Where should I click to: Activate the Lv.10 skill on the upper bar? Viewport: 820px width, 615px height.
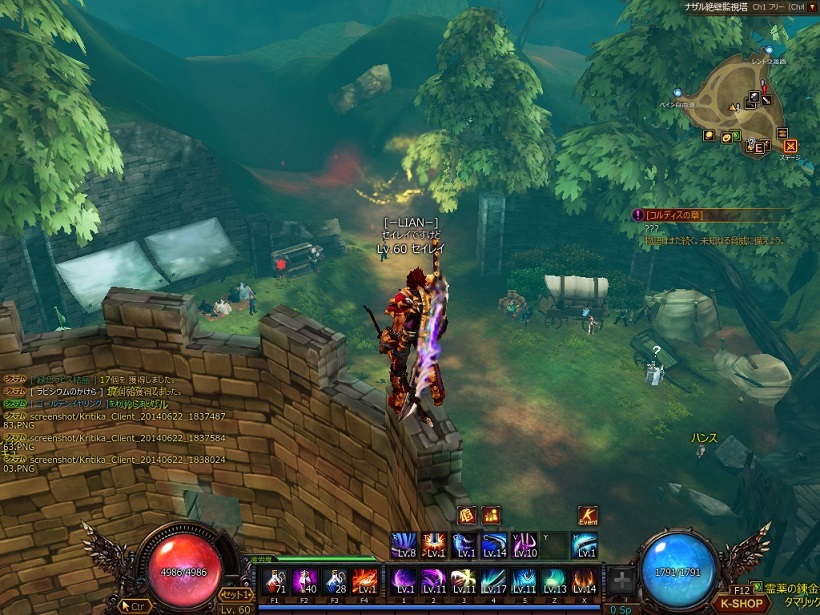pyautogui.click(x=525, y=545)
